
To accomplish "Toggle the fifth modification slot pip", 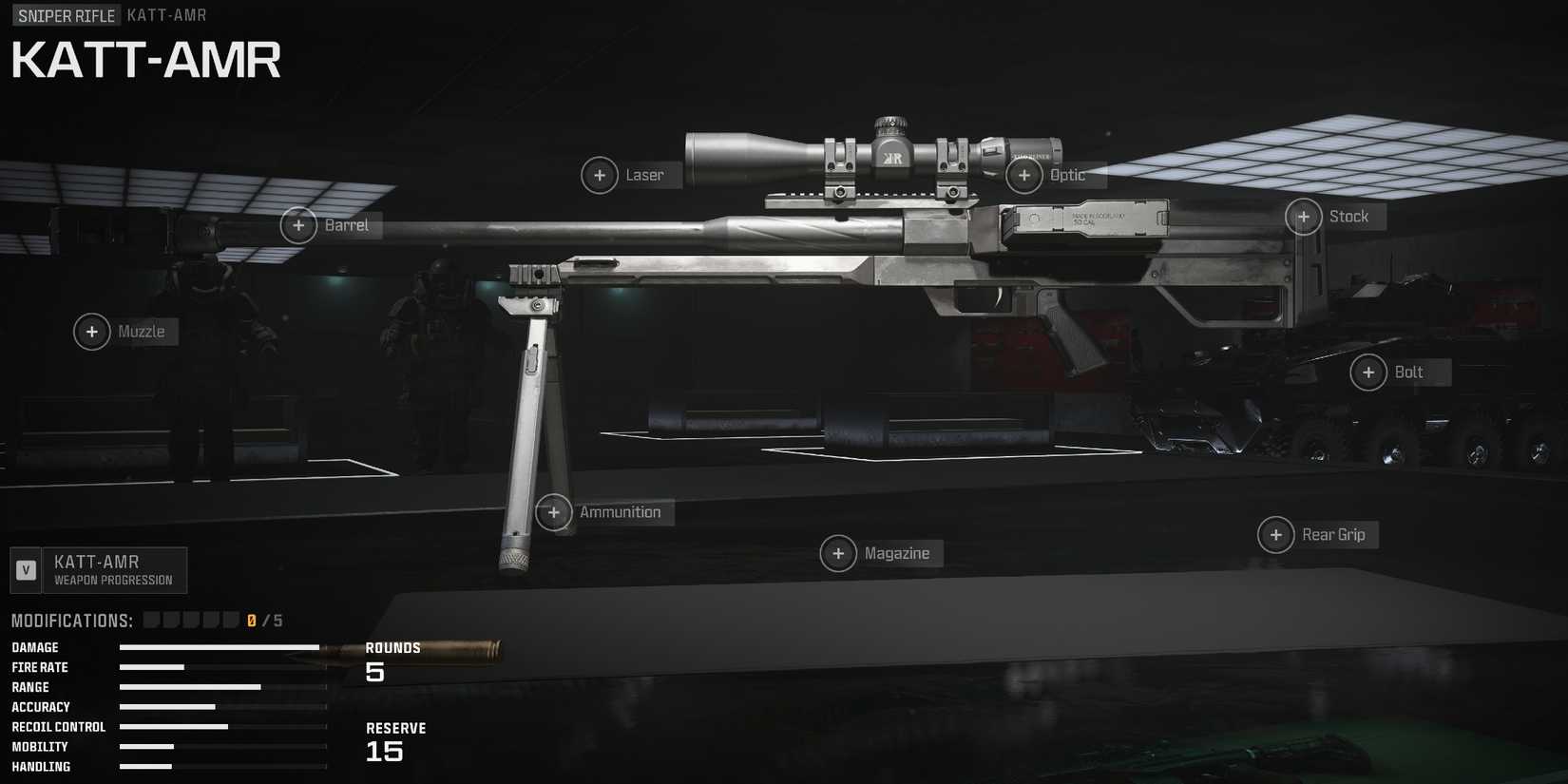I will [232, 619].
